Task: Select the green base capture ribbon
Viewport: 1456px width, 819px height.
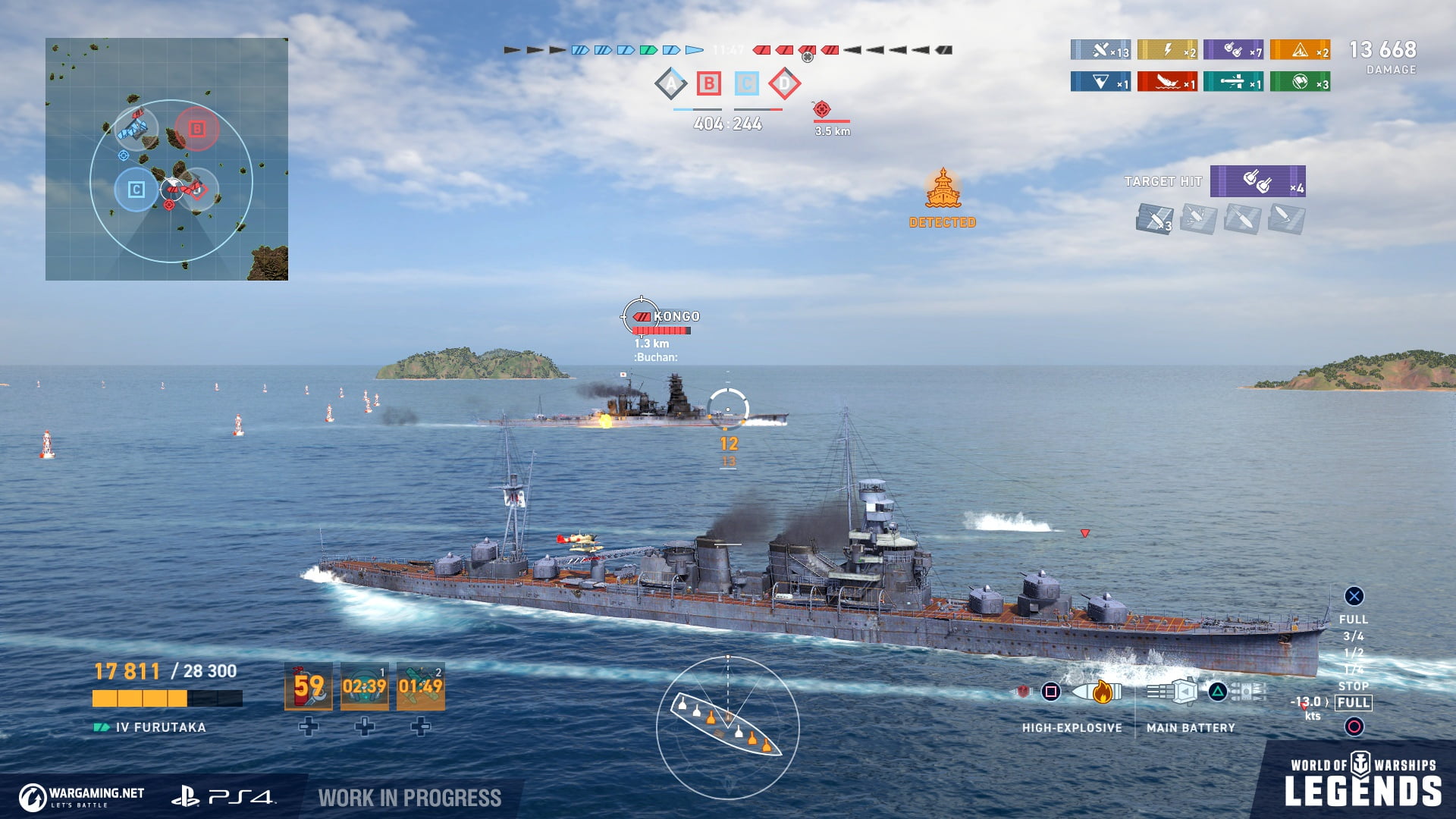Action: (1300, 82)
